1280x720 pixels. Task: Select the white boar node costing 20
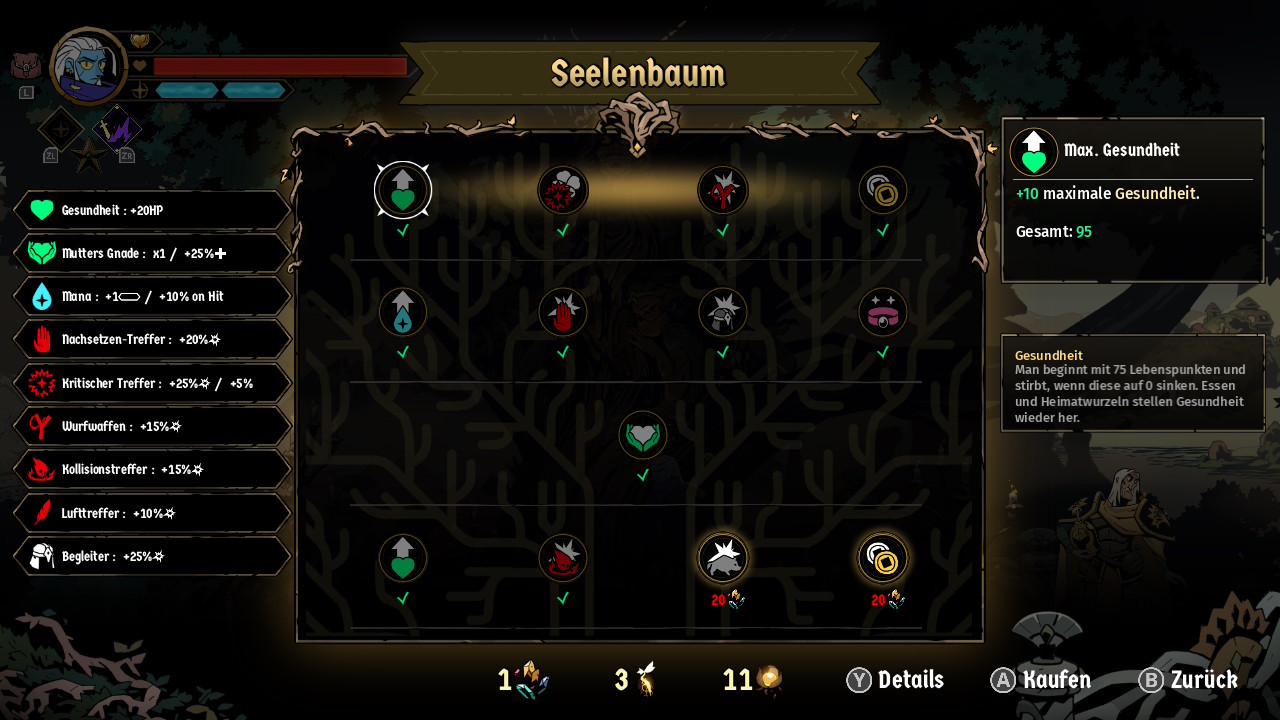coord(723,558)
